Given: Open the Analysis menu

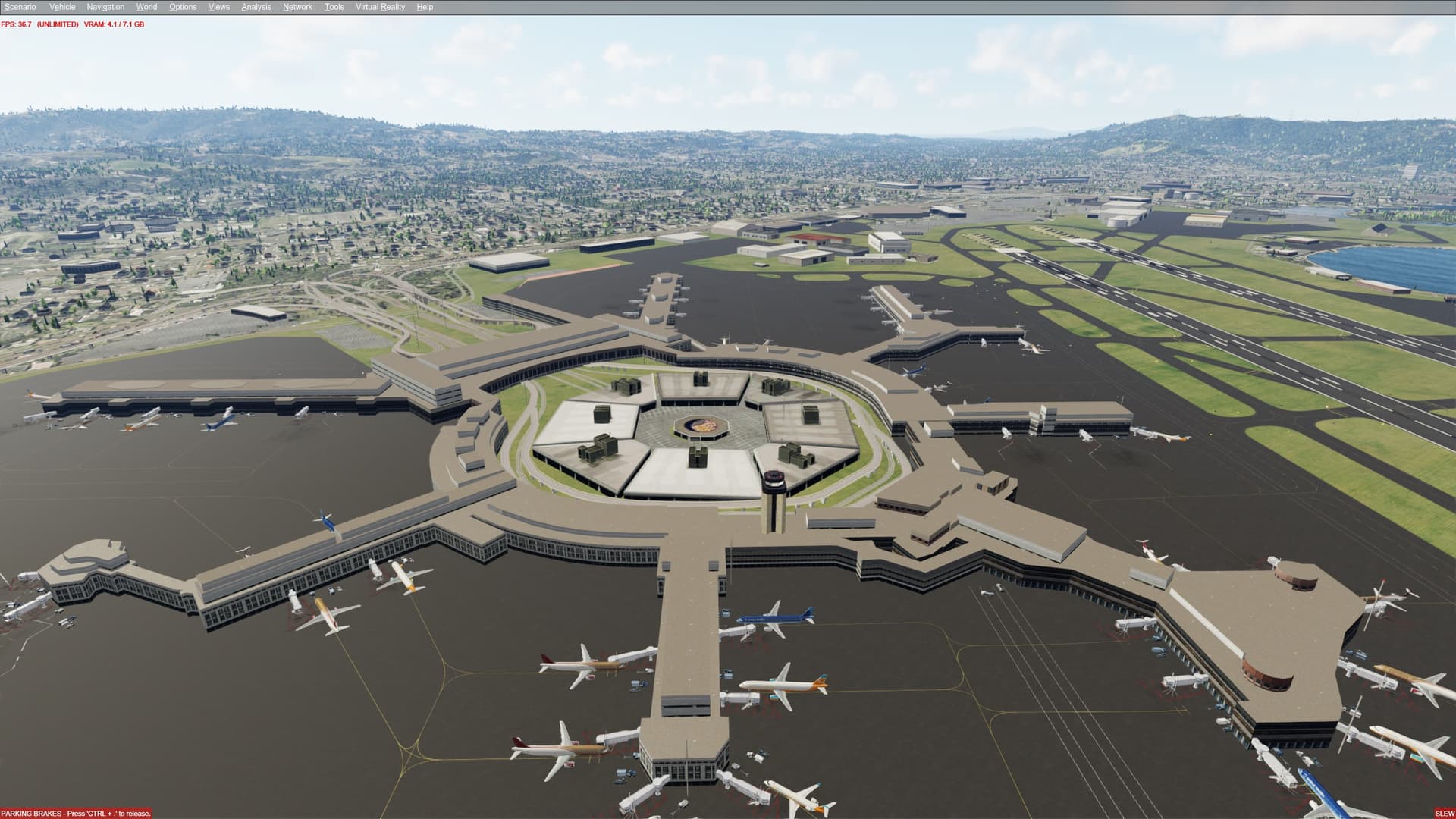Looking at the screenshot, I should [256, 6].
